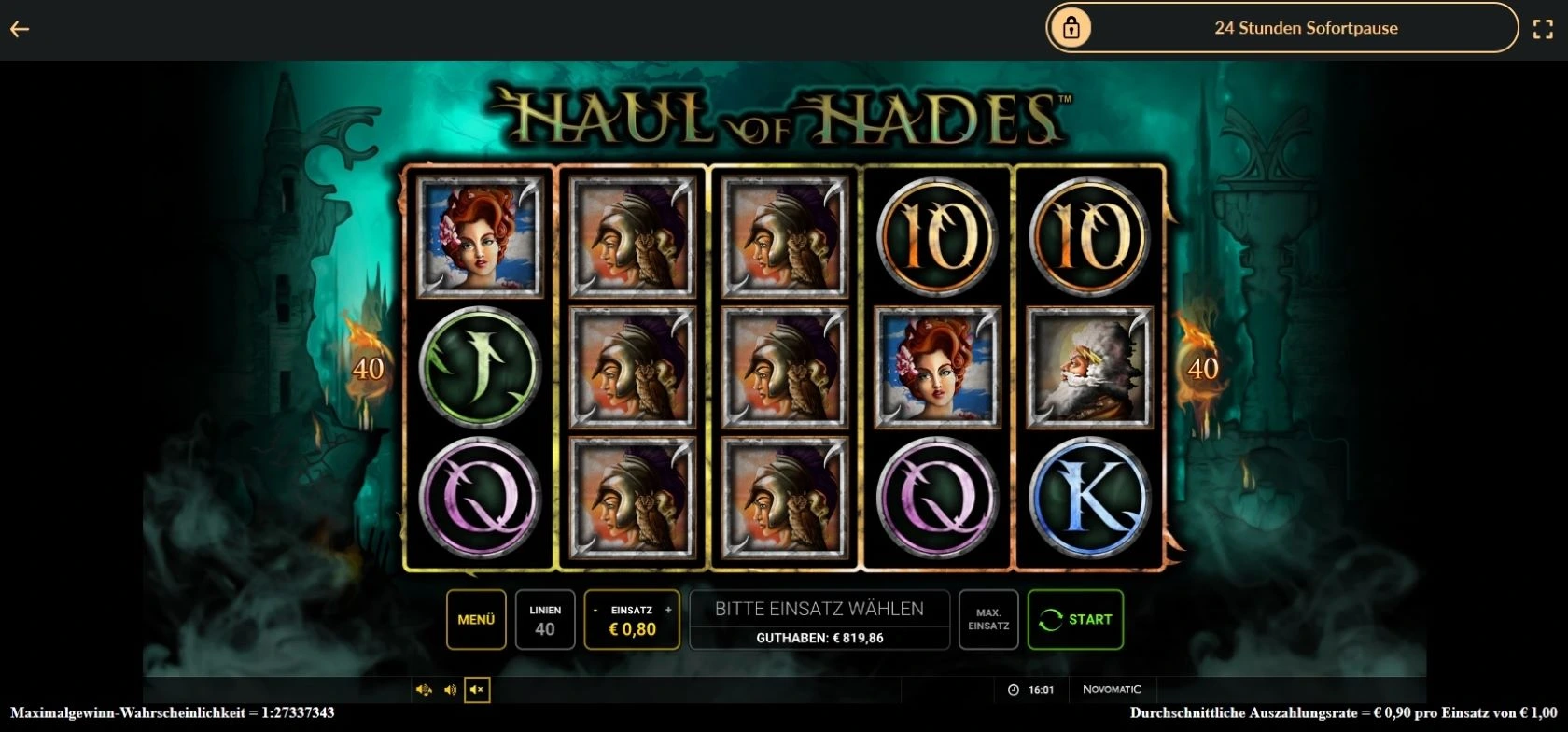This screenshot has width=1568, height=732.
Task: Open the MENÜ panel
Action: tap(475, 619)
